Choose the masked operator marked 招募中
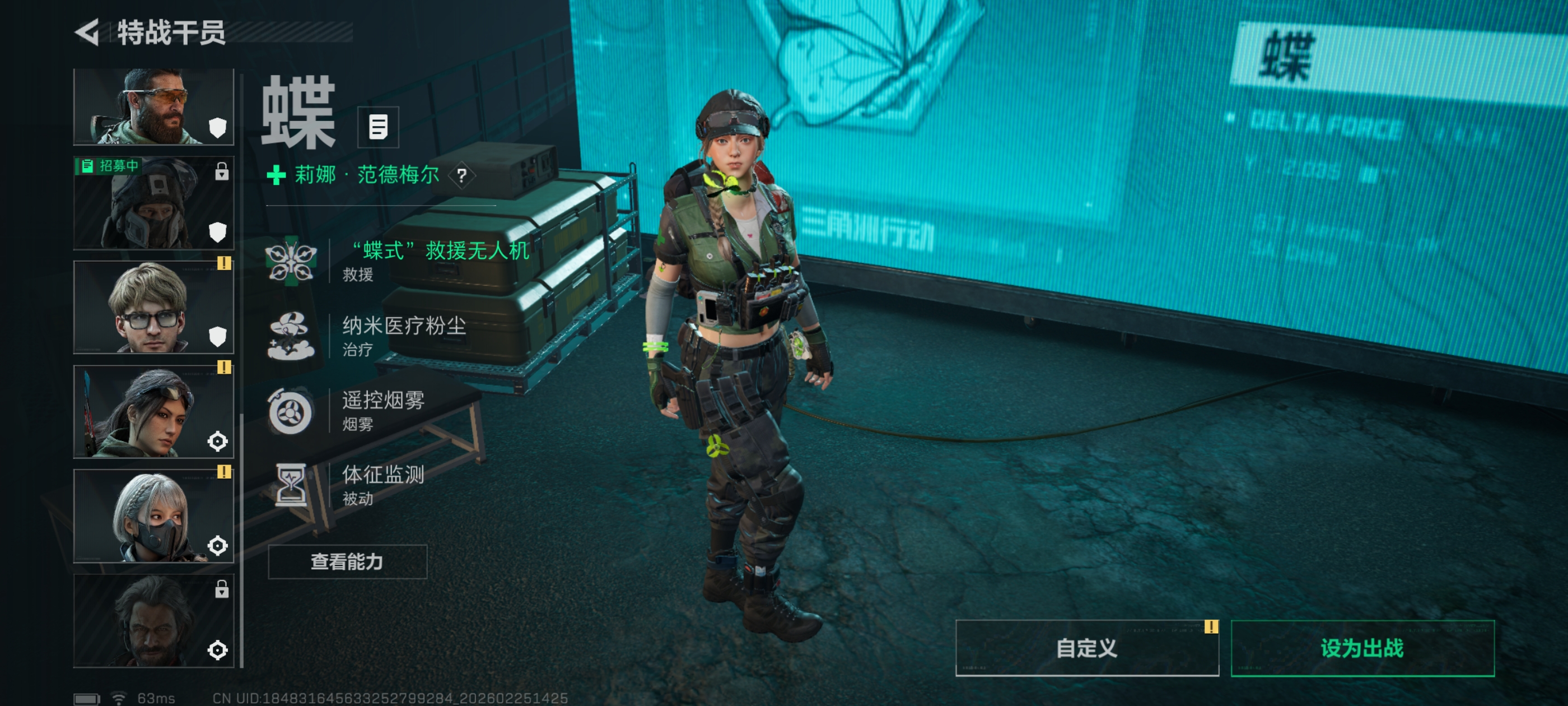 click(x=153, y=203)
